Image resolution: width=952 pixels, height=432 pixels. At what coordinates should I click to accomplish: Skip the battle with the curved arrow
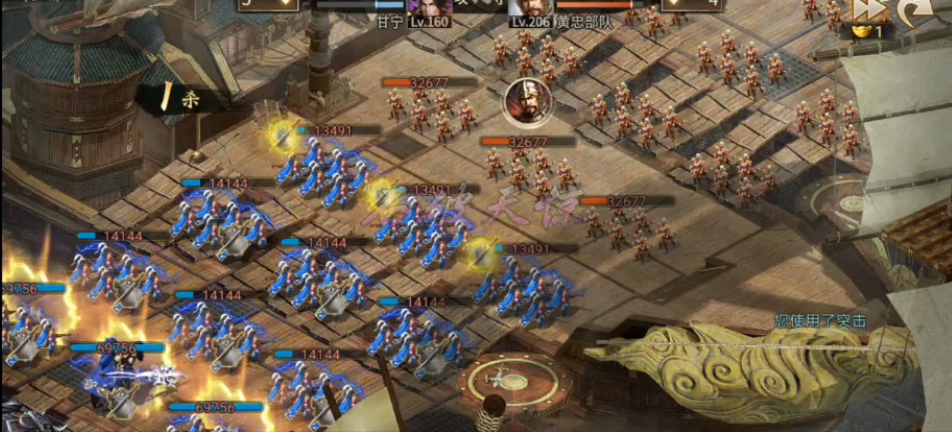pos(911,11)
